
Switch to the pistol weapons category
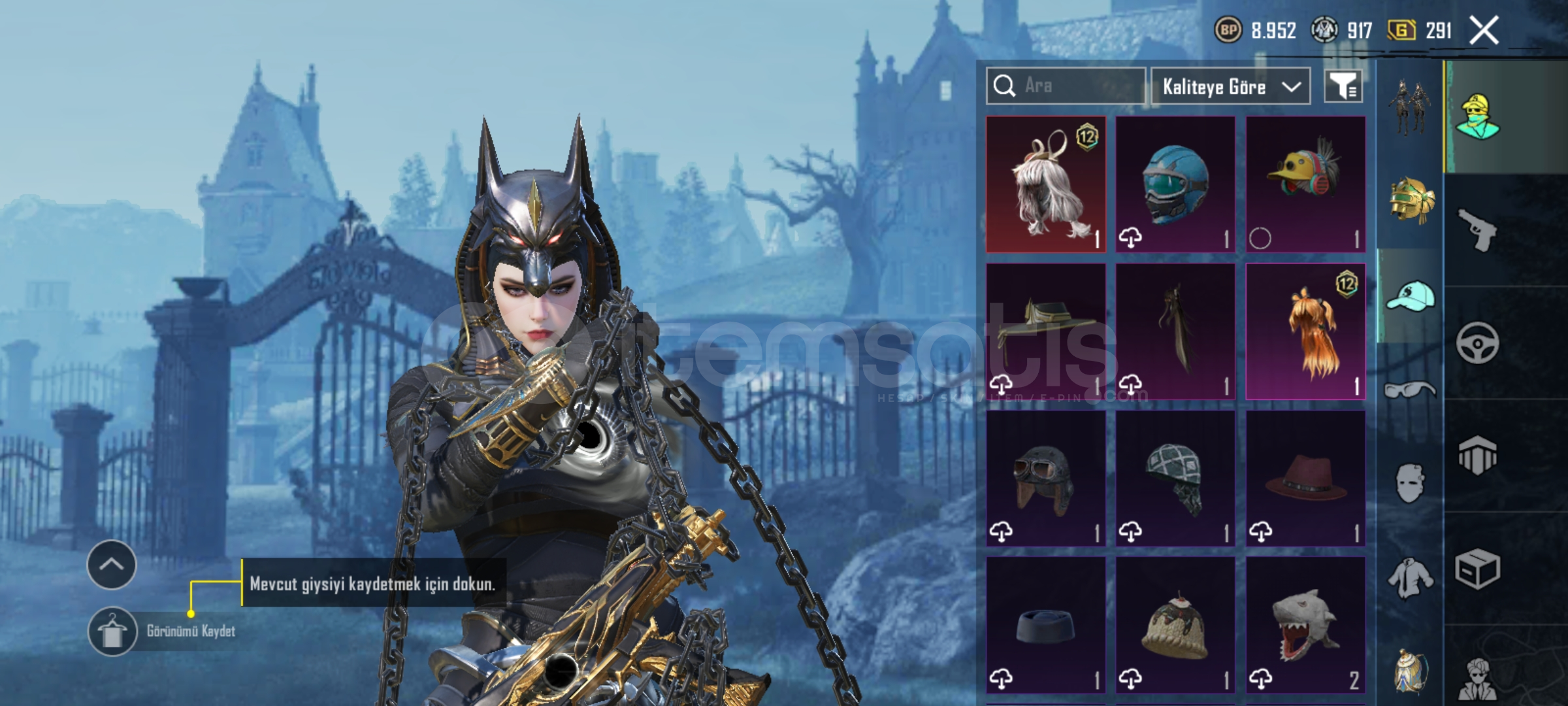1478,229
